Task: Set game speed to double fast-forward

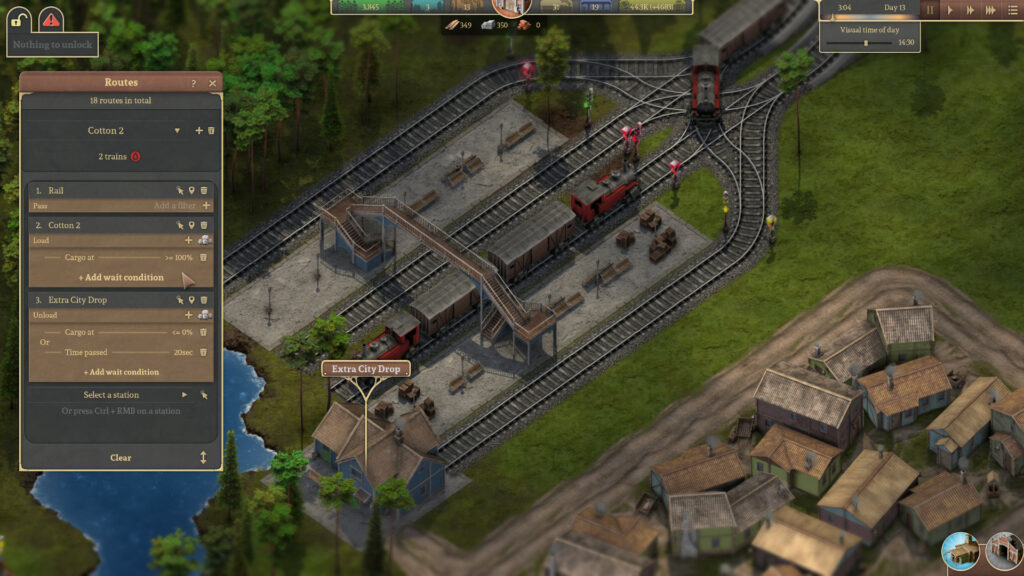Action: 970,10
